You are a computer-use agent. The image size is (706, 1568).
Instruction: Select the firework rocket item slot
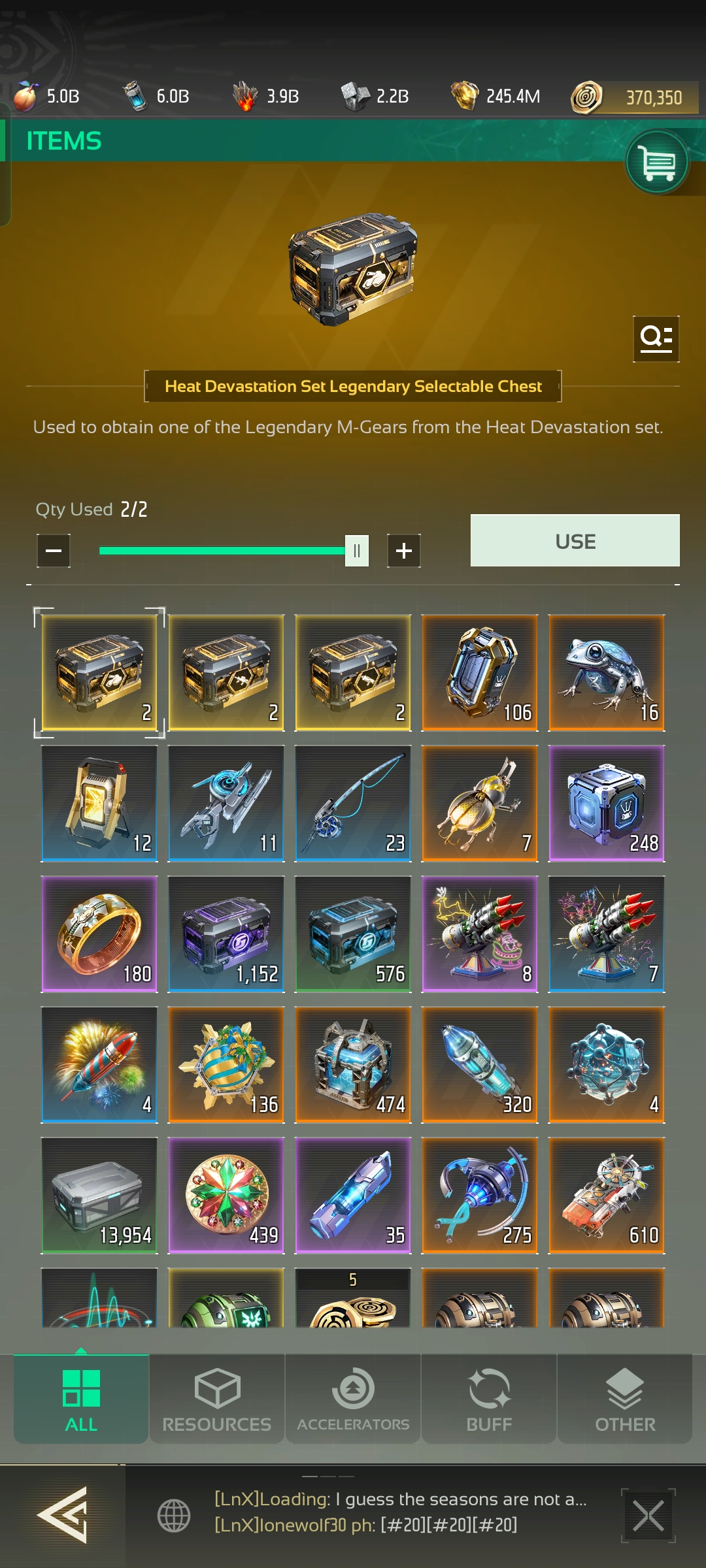99,1064
